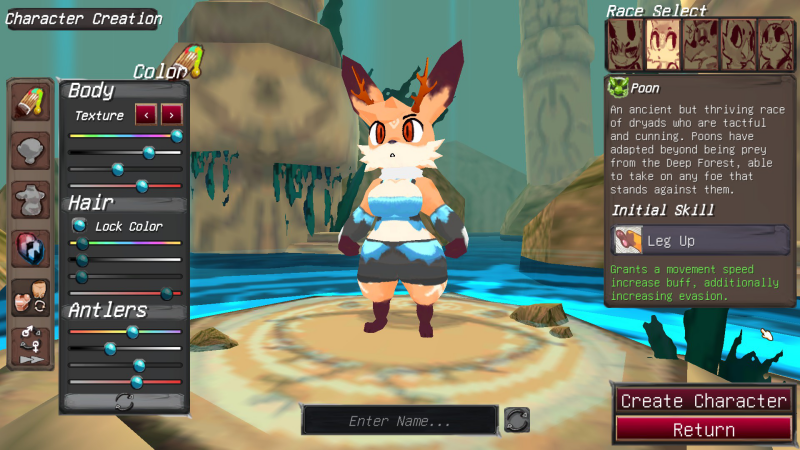Image resolution: width=800 pixels, height=450 pixels.
Task: Switch to the paintbrush Color tab
Action: tap(31, 103)
